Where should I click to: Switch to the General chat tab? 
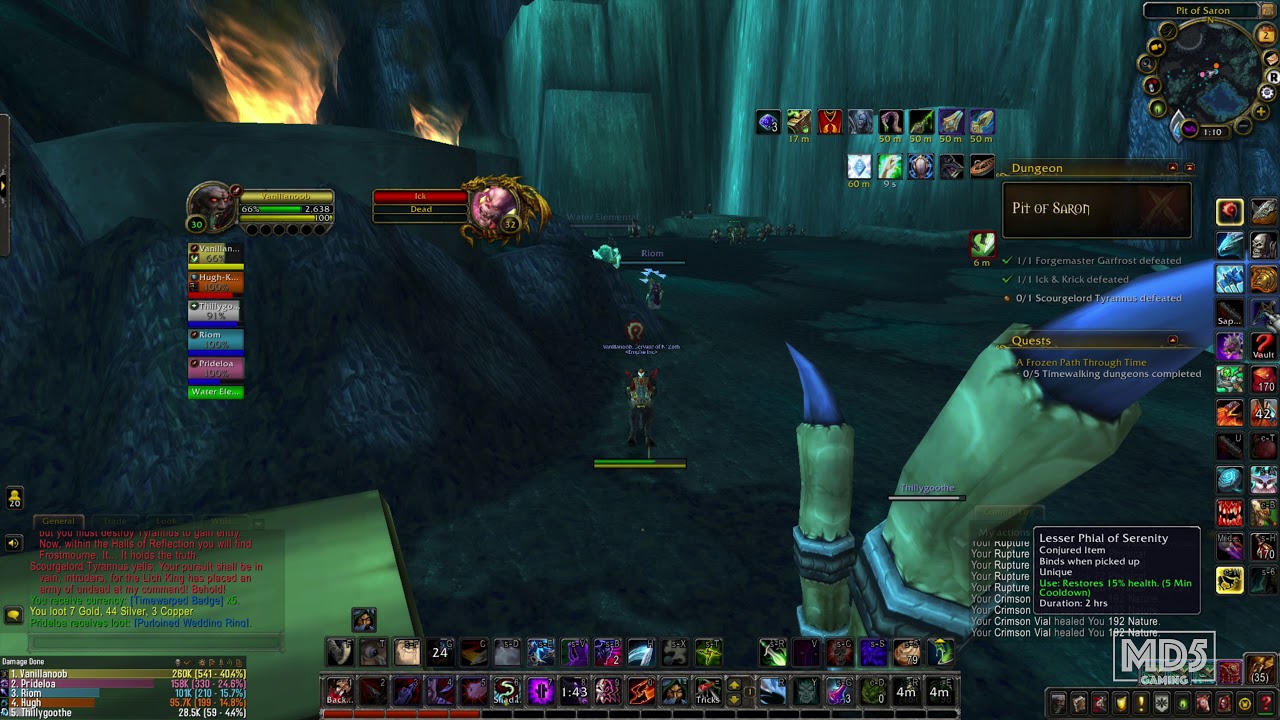click(58, 521)
